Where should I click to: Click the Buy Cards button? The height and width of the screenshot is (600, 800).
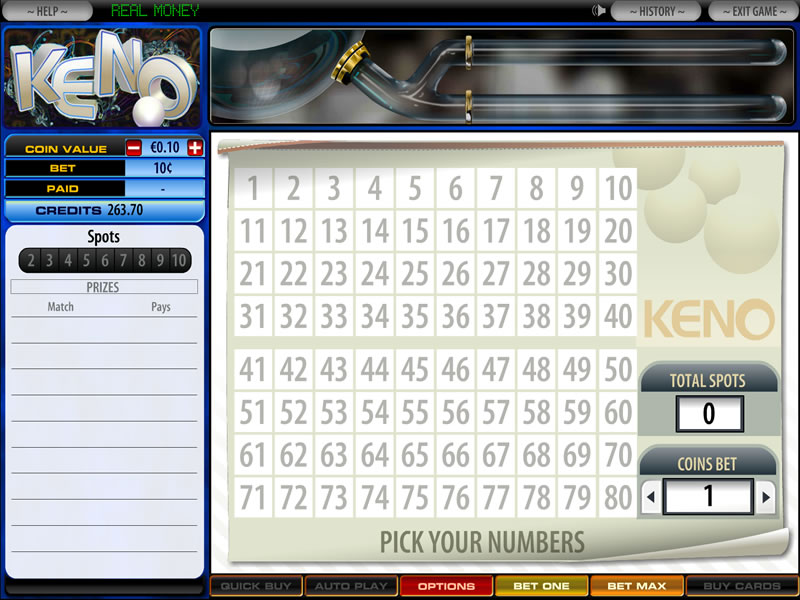(x=742, y=586)
